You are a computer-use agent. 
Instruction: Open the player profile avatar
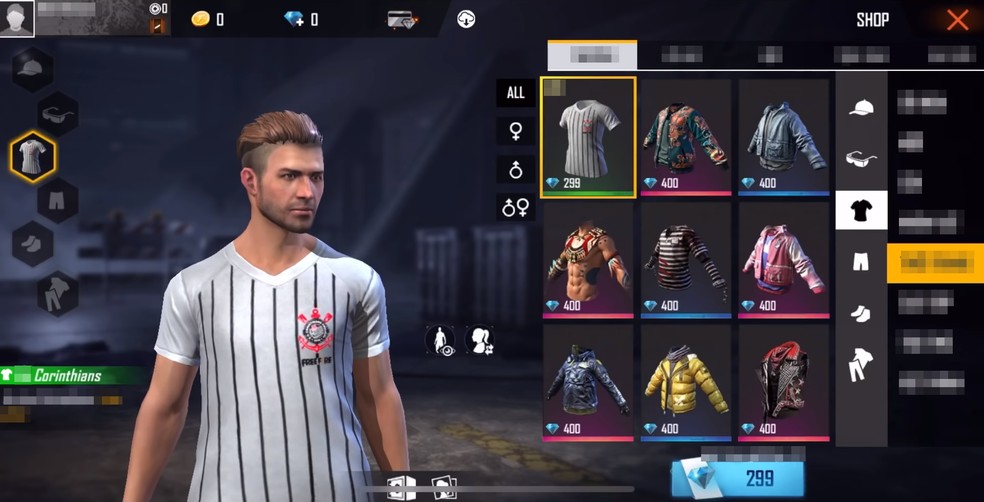point(17,18)
